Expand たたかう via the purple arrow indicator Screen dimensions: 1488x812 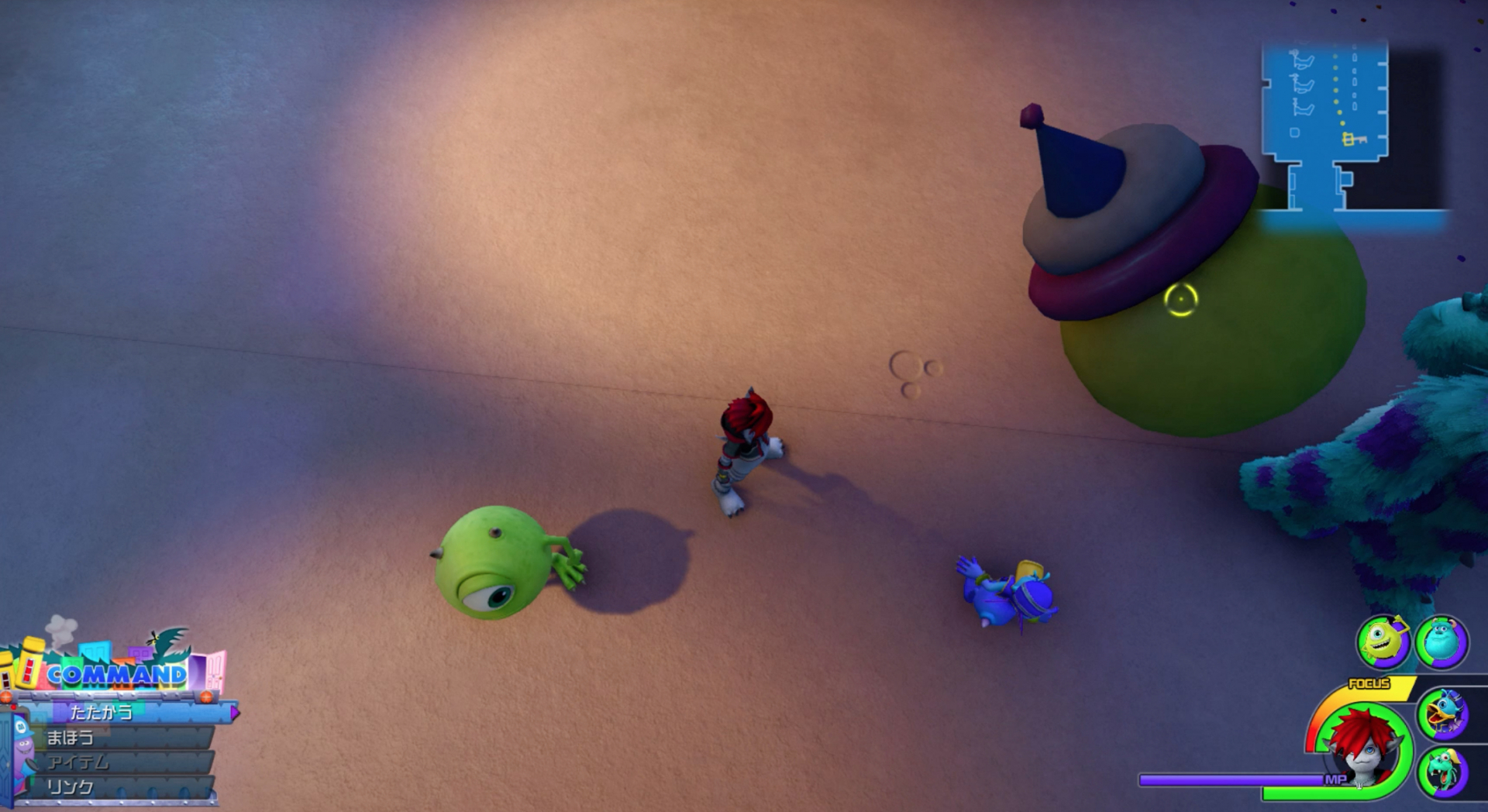234,713
